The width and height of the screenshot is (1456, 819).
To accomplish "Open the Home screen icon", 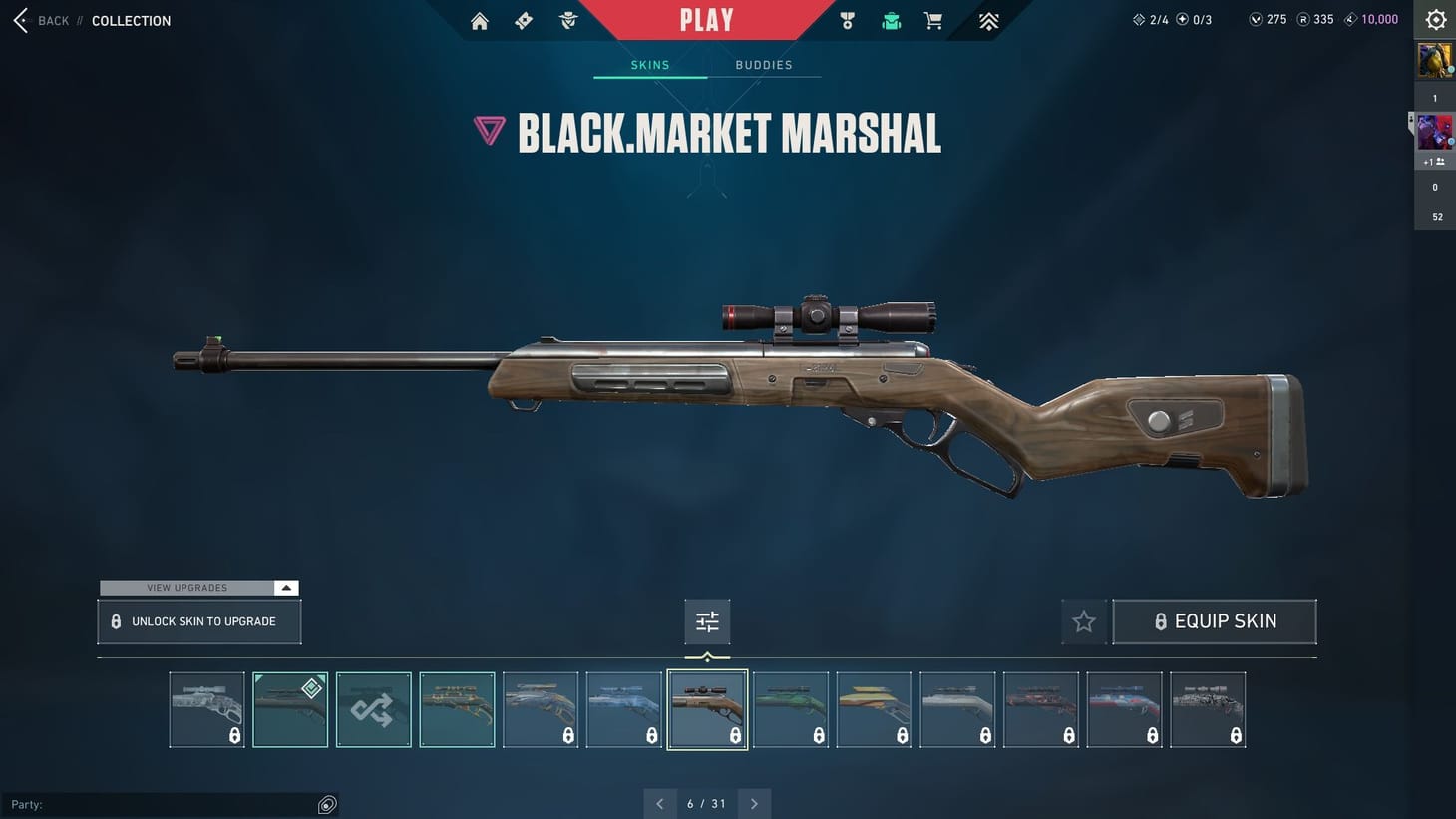I will click(x=479, y=20).
